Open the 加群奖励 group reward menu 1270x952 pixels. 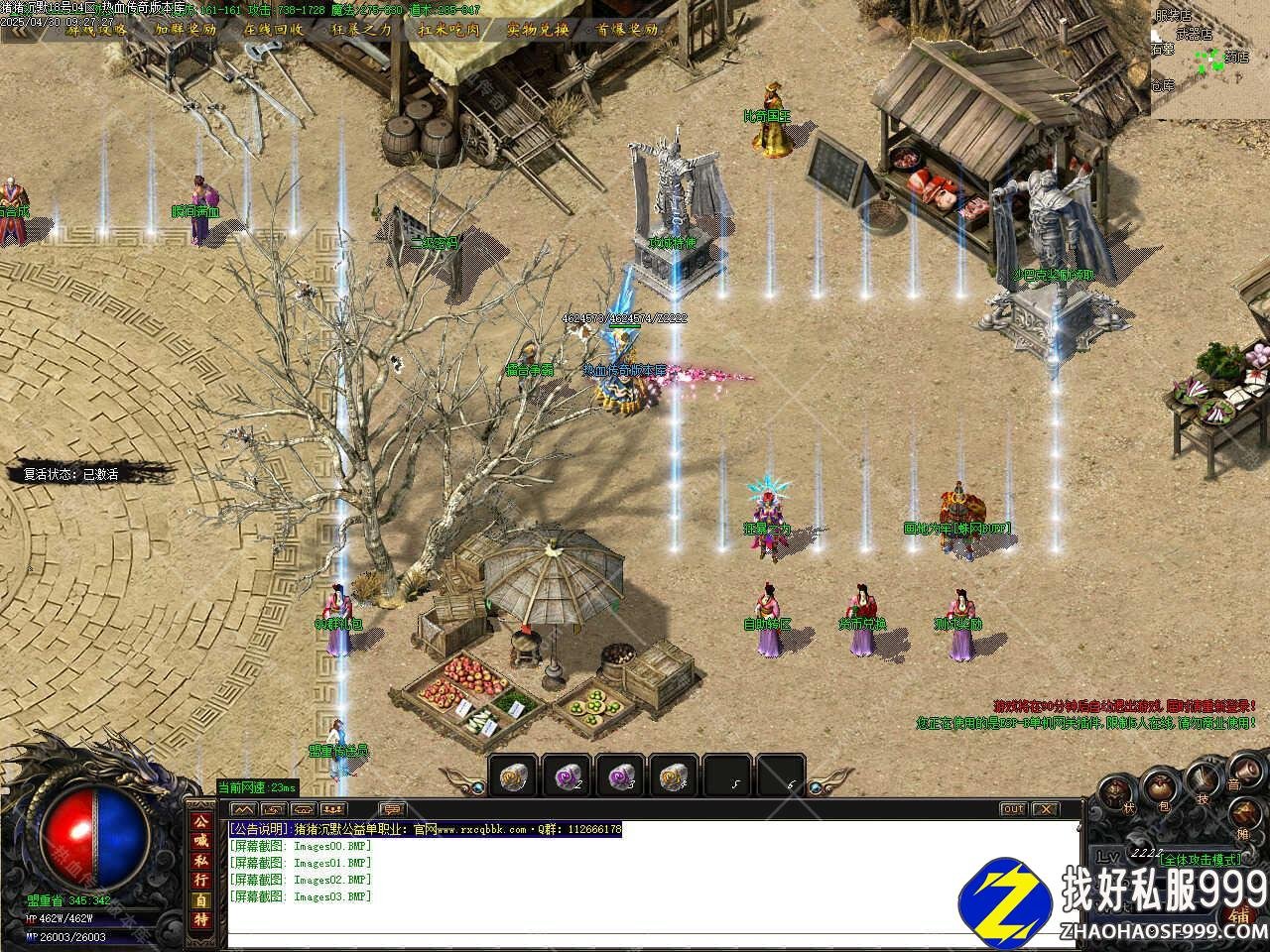click(185, 29)
